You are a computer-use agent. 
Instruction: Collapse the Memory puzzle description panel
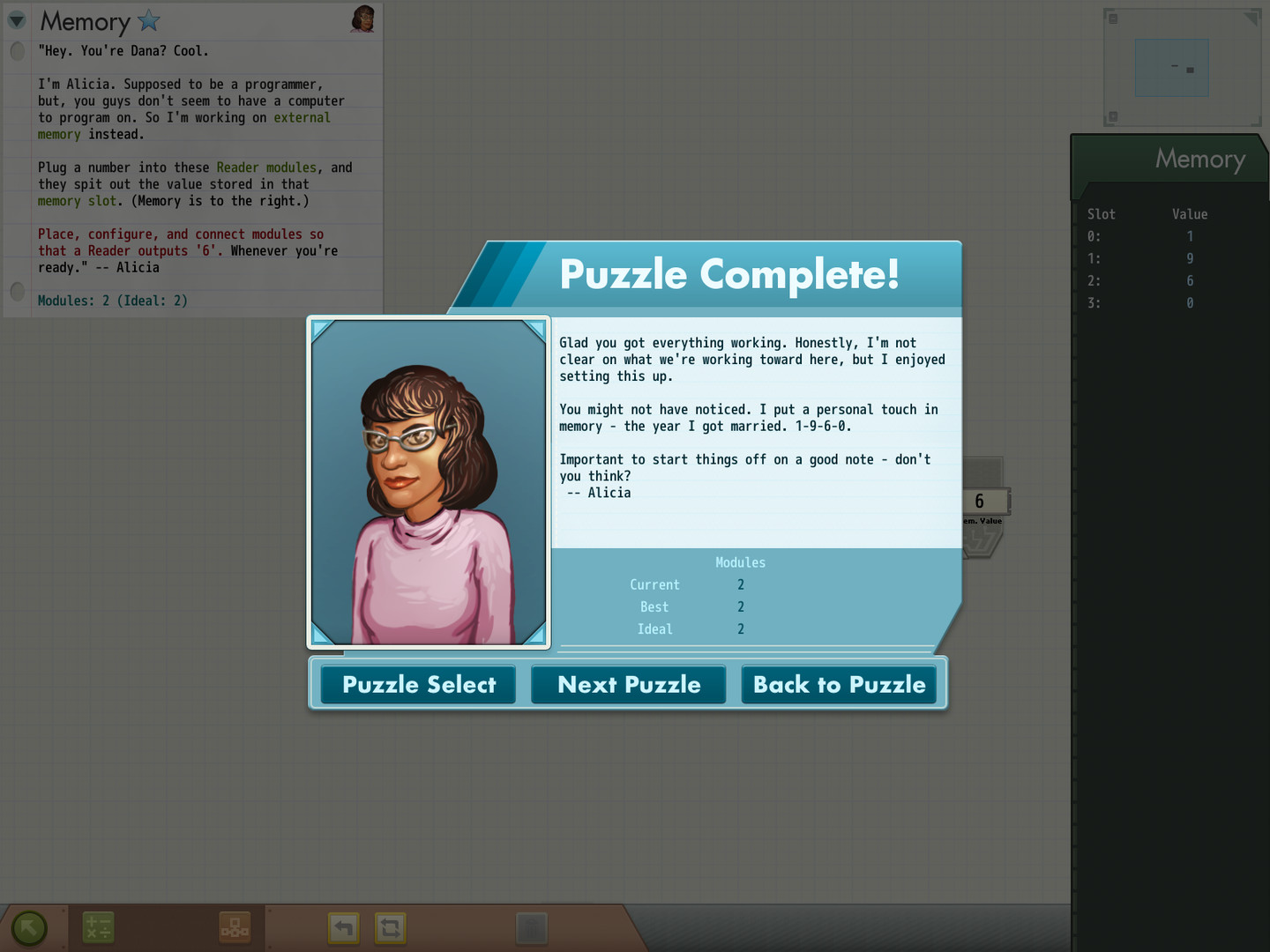tap(17, 20)
